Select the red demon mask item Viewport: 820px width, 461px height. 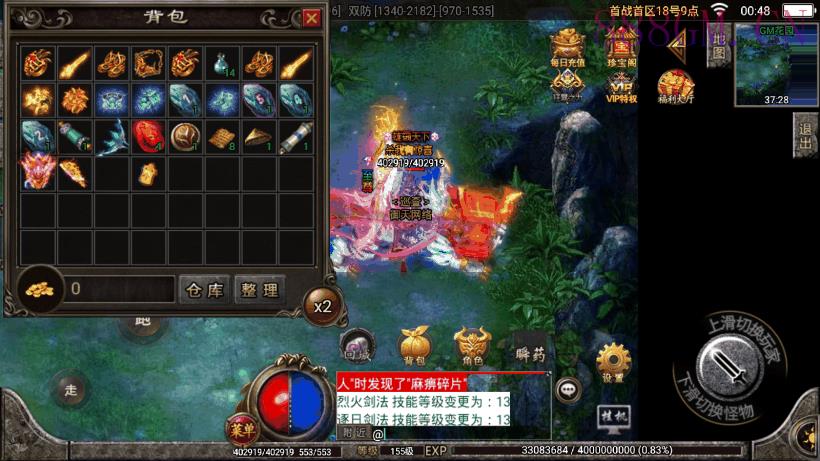click(x=37, y=171)
